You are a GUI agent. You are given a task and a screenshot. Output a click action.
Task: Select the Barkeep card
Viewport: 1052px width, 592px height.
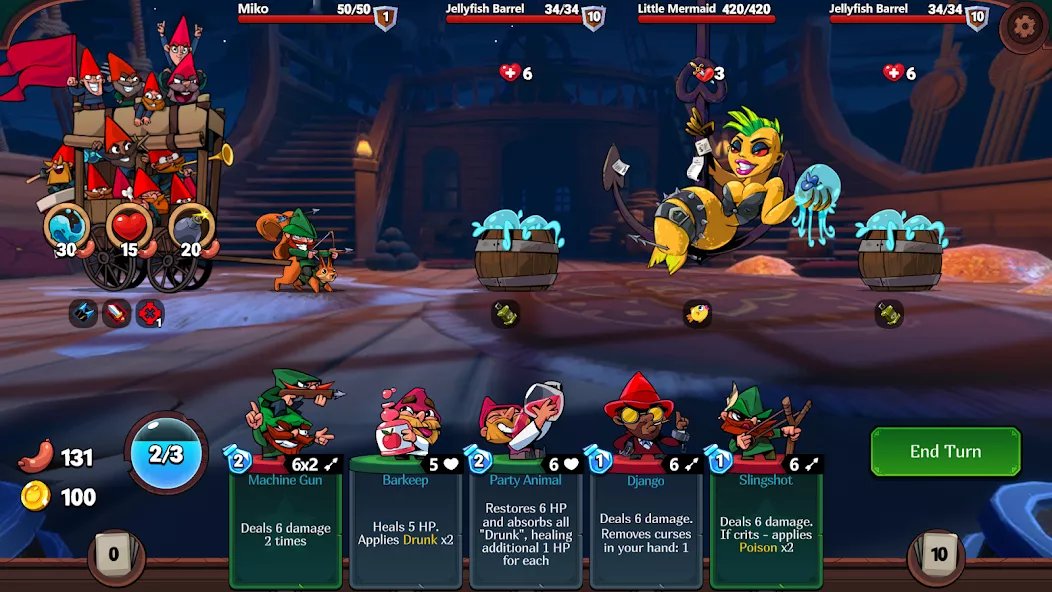405,520
